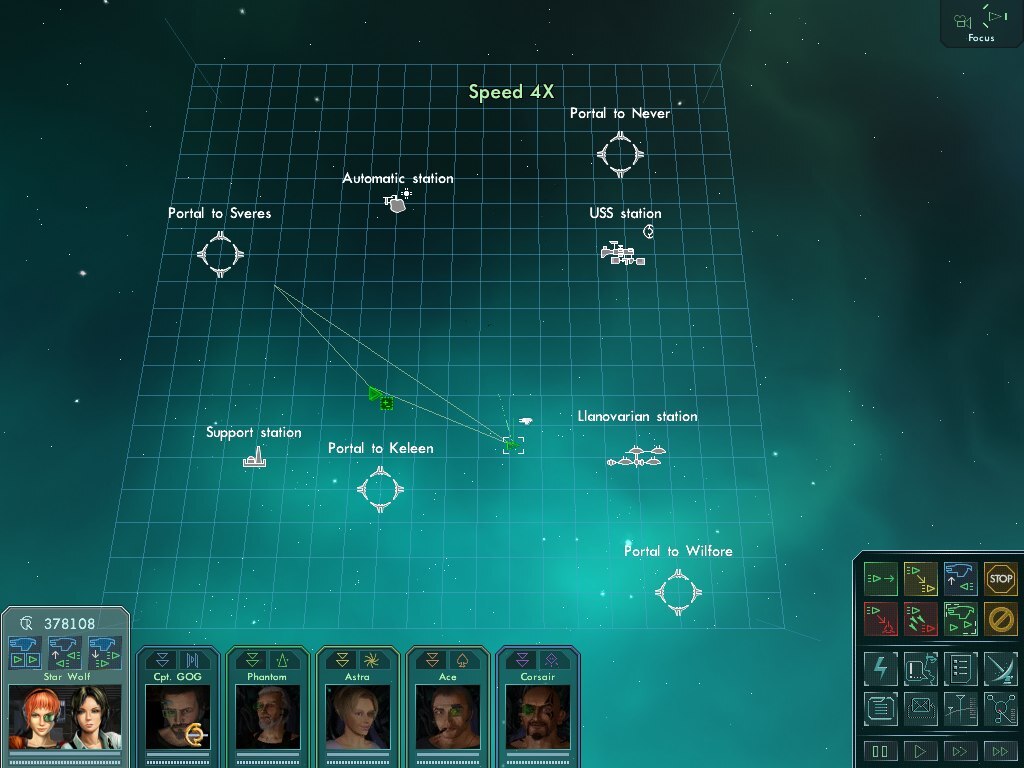Click the orange prohibition circle command
The image size is (1024, 768).
1000,618
